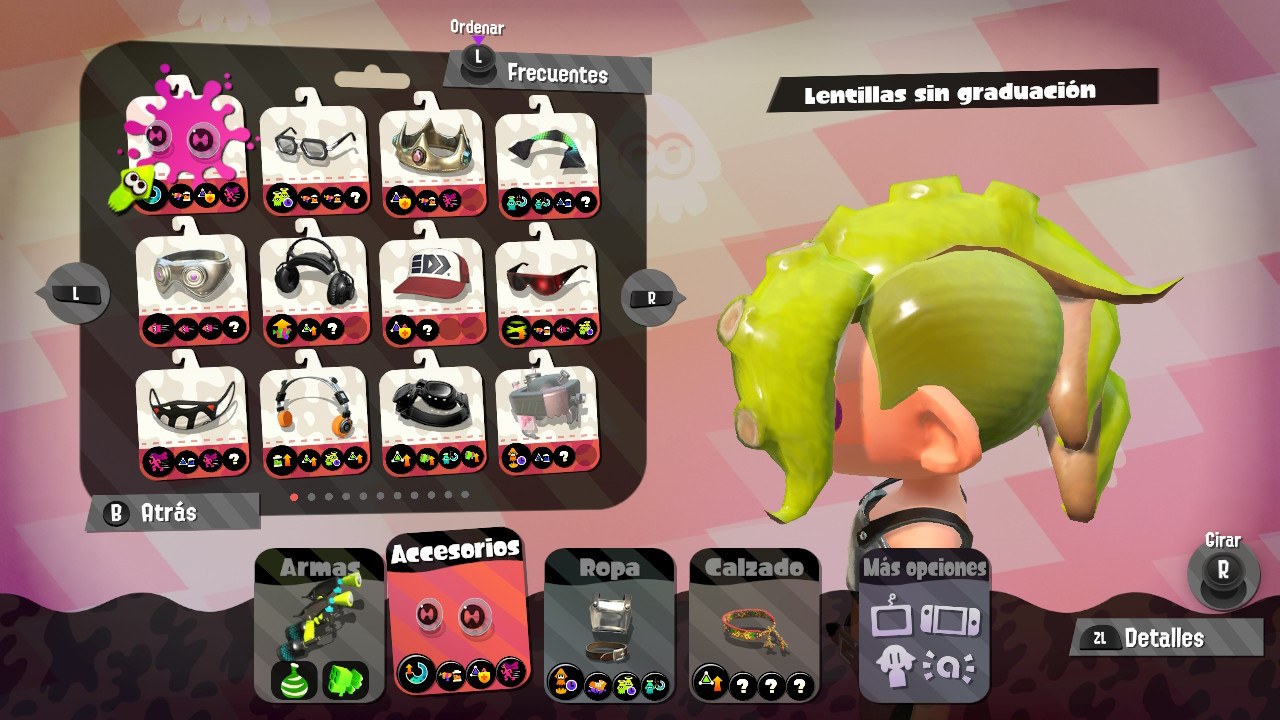Select the red trucker cap
Screen dimensions: 1280x720
[430, 280]
